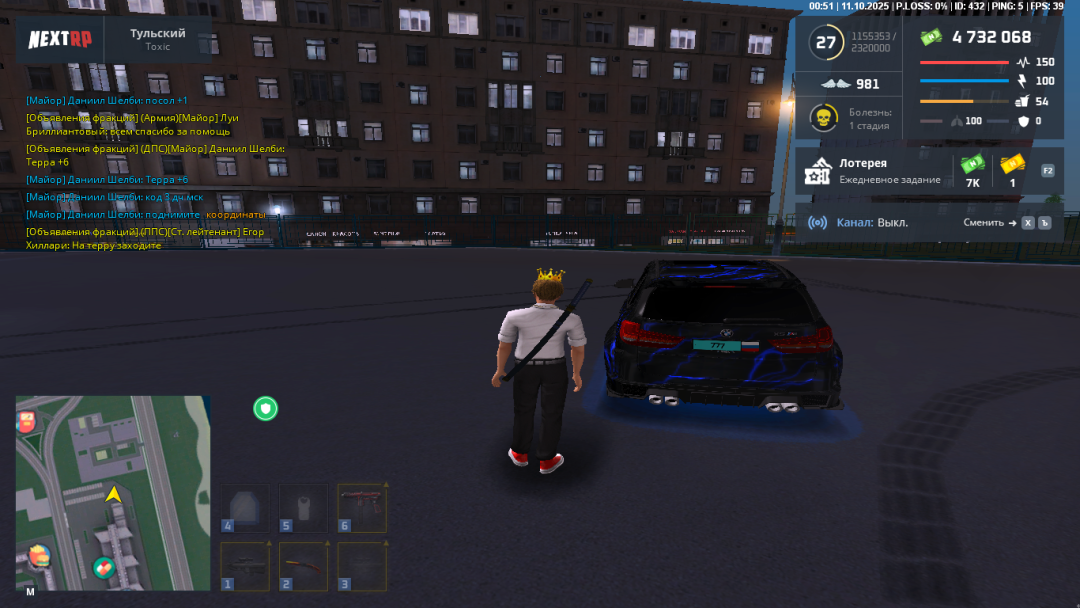Viewport: 1080px width, 608px height.
Task: Click the gas station marker on the minimap
Action: tap(26, 421)
